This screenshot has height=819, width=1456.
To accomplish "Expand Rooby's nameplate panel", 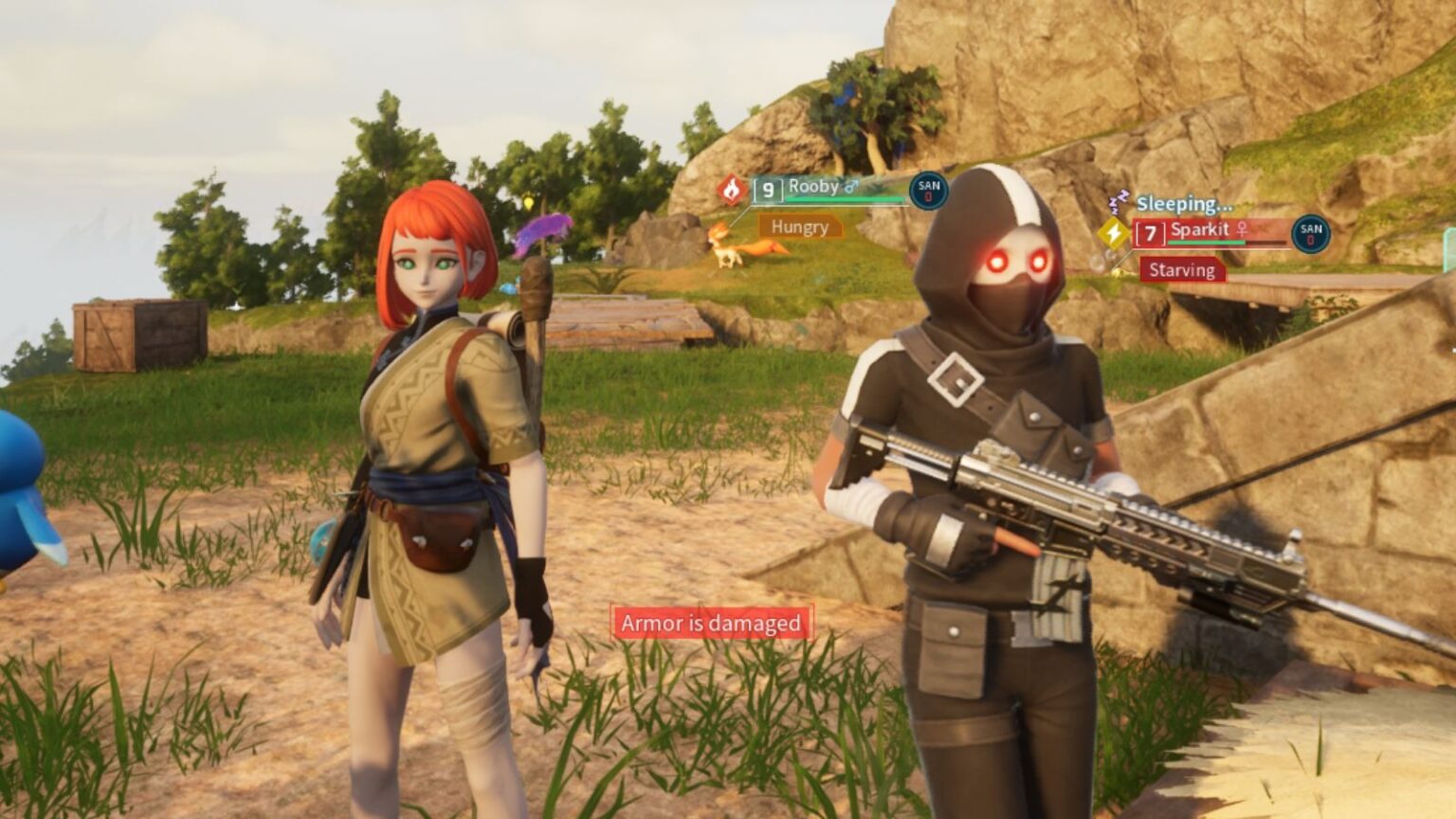I will [x=834, y=190].
